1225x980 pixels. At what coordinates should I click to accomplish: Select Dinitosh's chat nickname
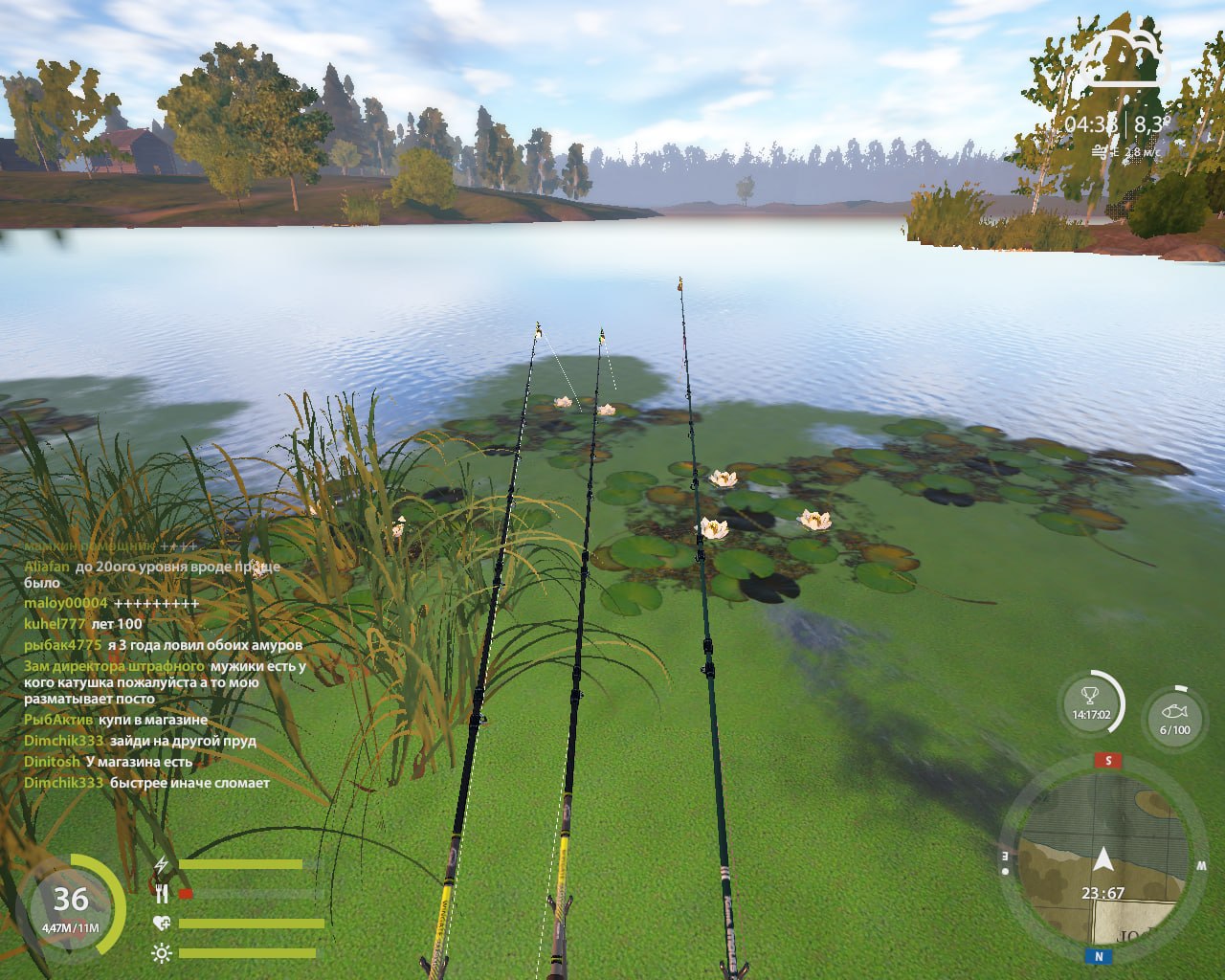52,762
